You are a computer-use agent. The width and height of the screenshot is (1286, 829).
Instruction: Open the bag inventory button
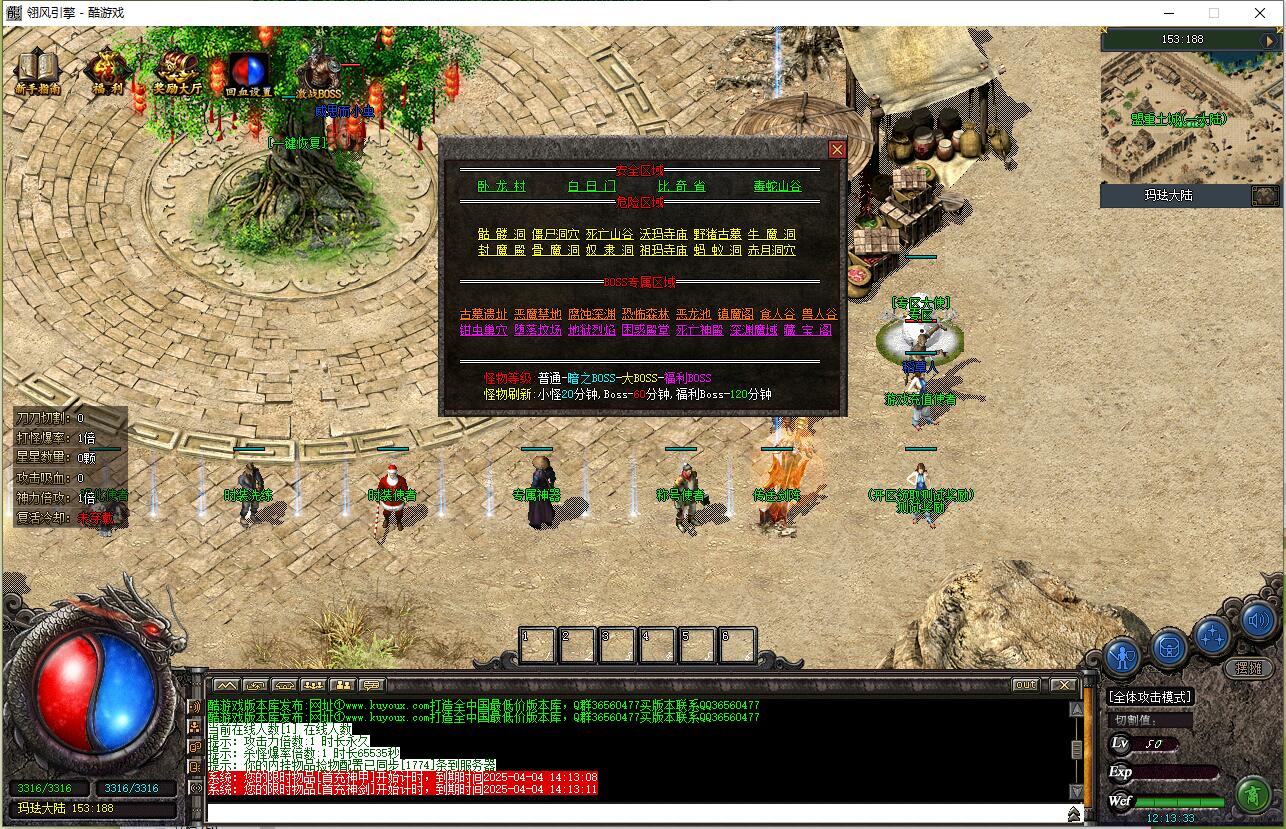(x=1169, y=648)
